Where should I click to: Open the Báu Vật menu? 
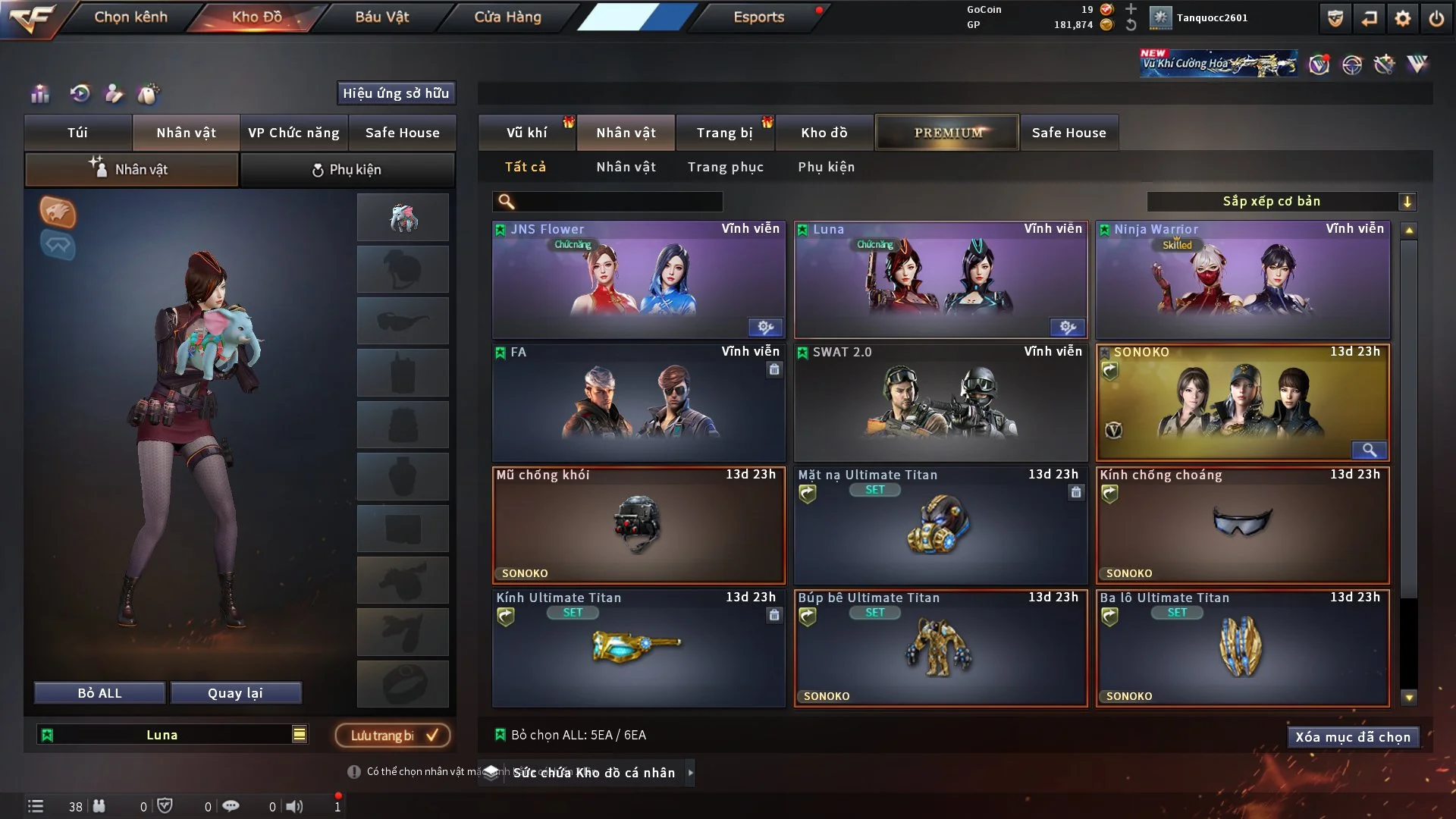[381, 17]
